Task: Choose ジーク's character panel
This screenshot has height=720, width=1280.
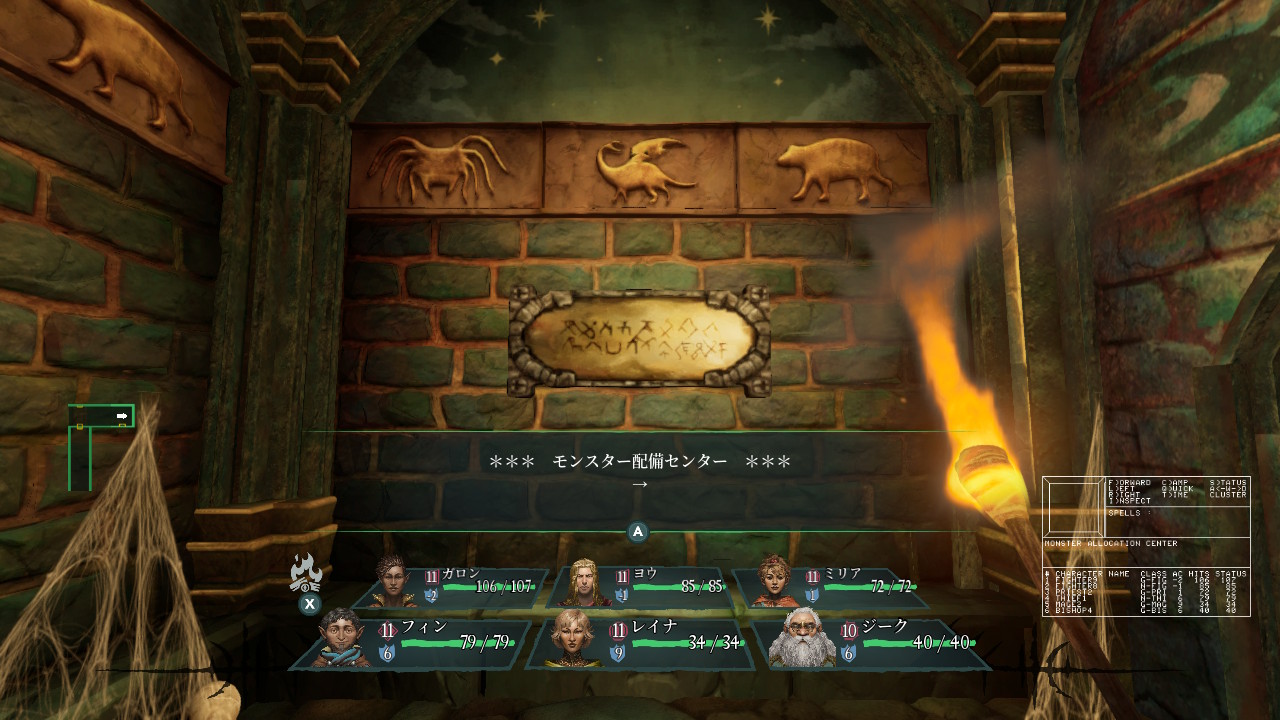Action: coord(870,642)
